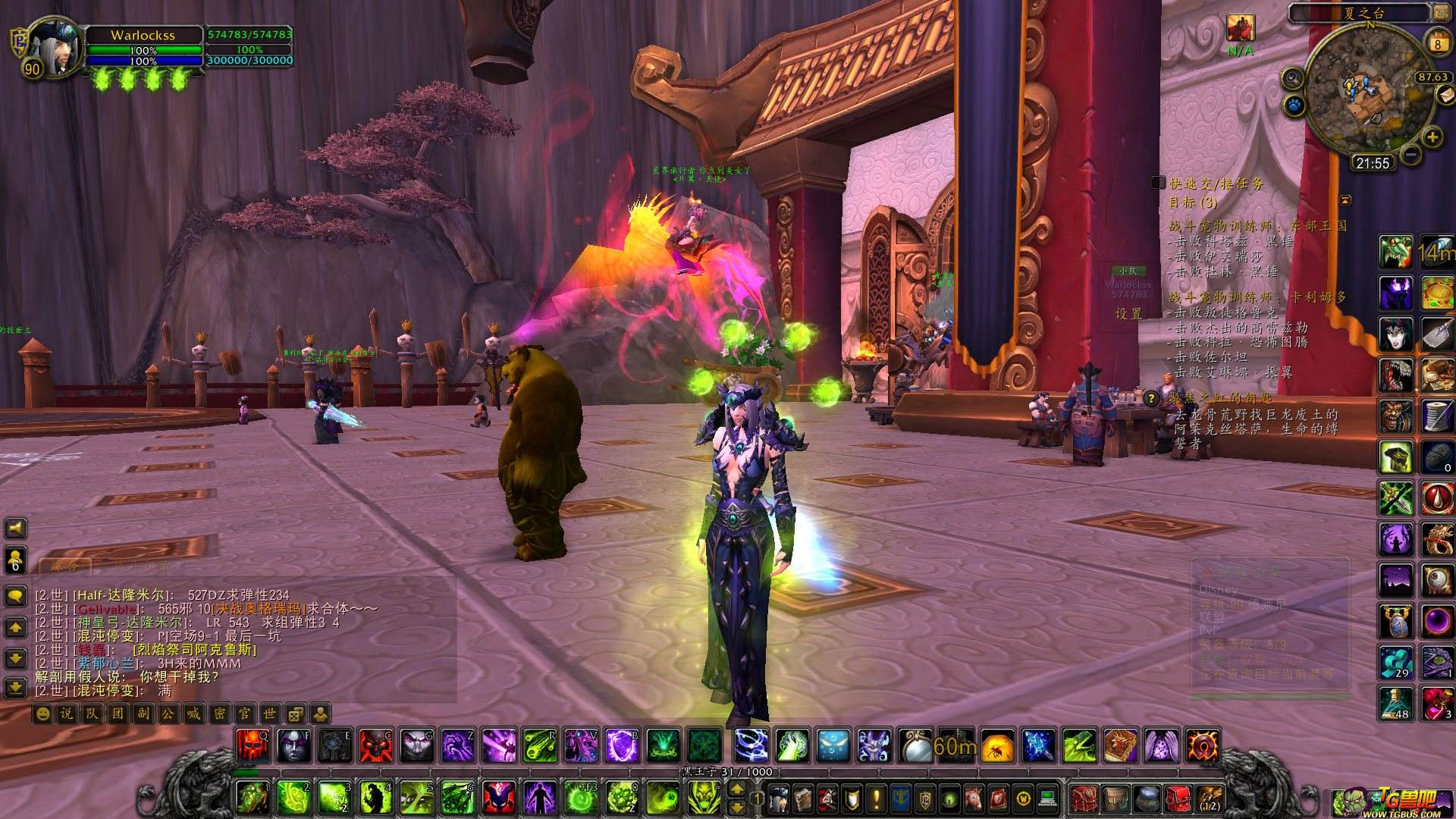Toggle the paw print tracking button
1456x819 pixels.
pyautogui.click(x=1294, y=105)
